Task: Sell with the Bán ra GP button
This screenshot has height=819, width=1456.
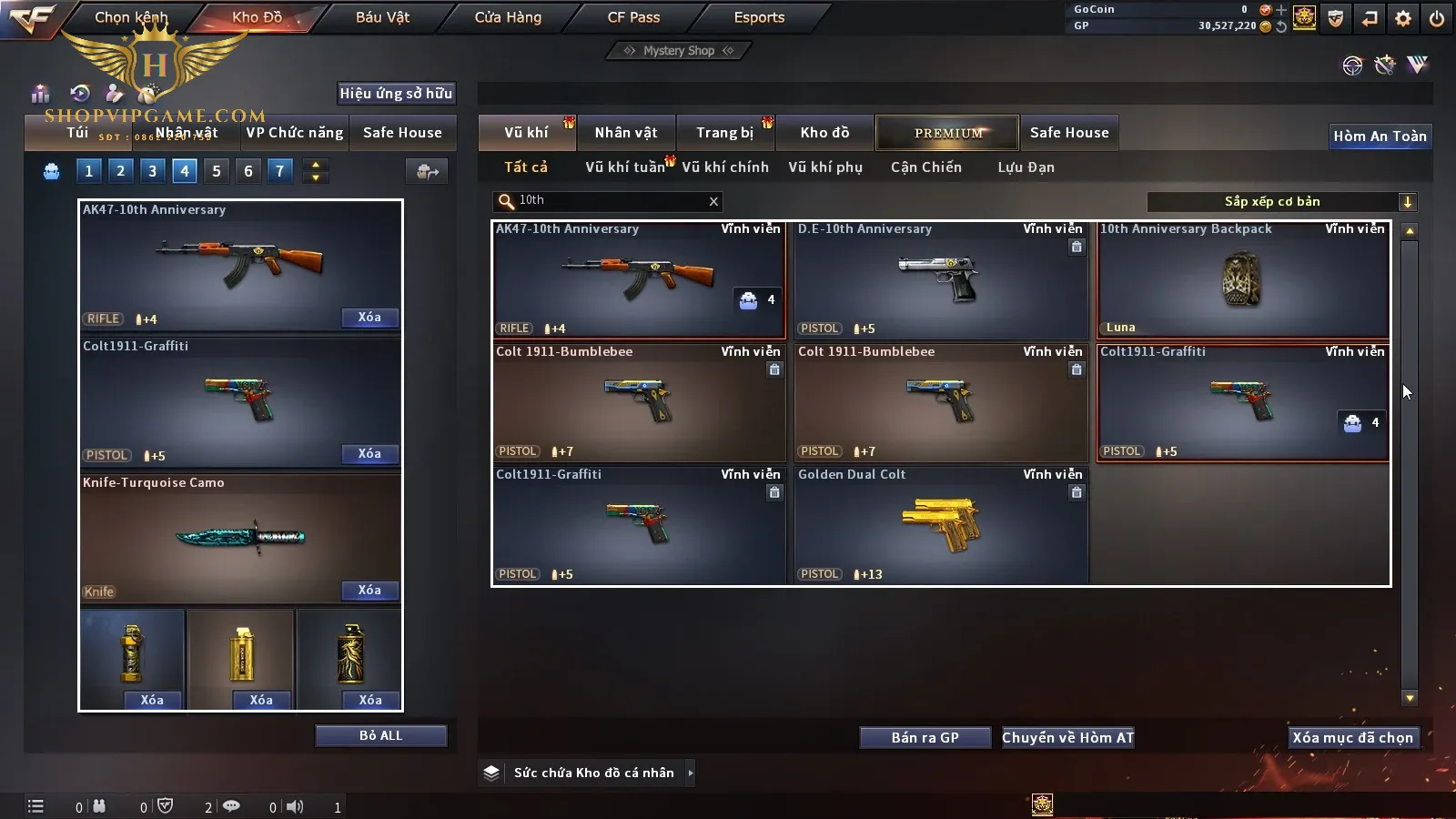Action: pos(925,738)
